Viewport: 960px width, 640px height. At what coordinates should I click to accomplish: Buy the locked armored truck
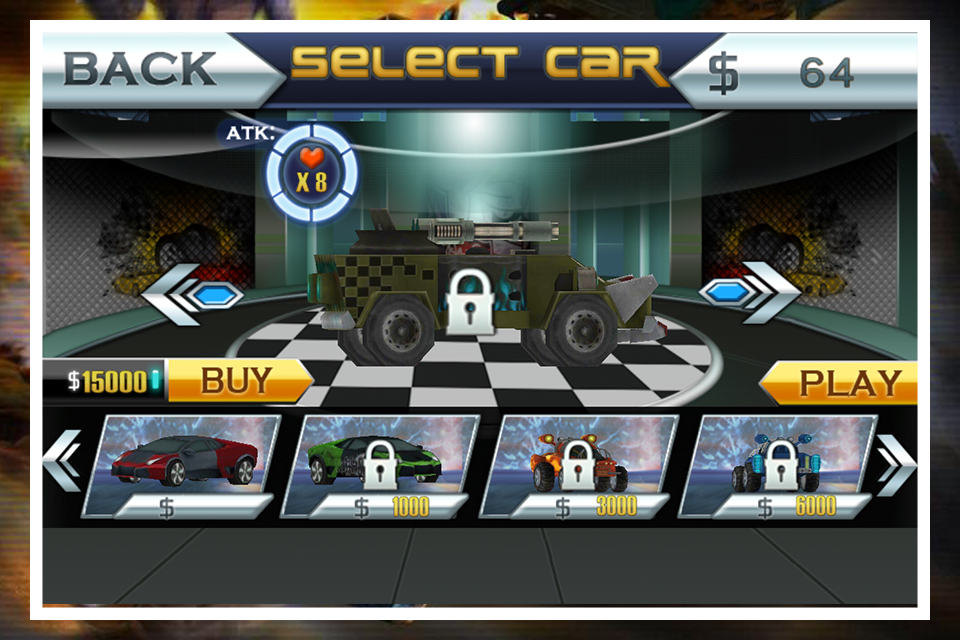(238, 381)
